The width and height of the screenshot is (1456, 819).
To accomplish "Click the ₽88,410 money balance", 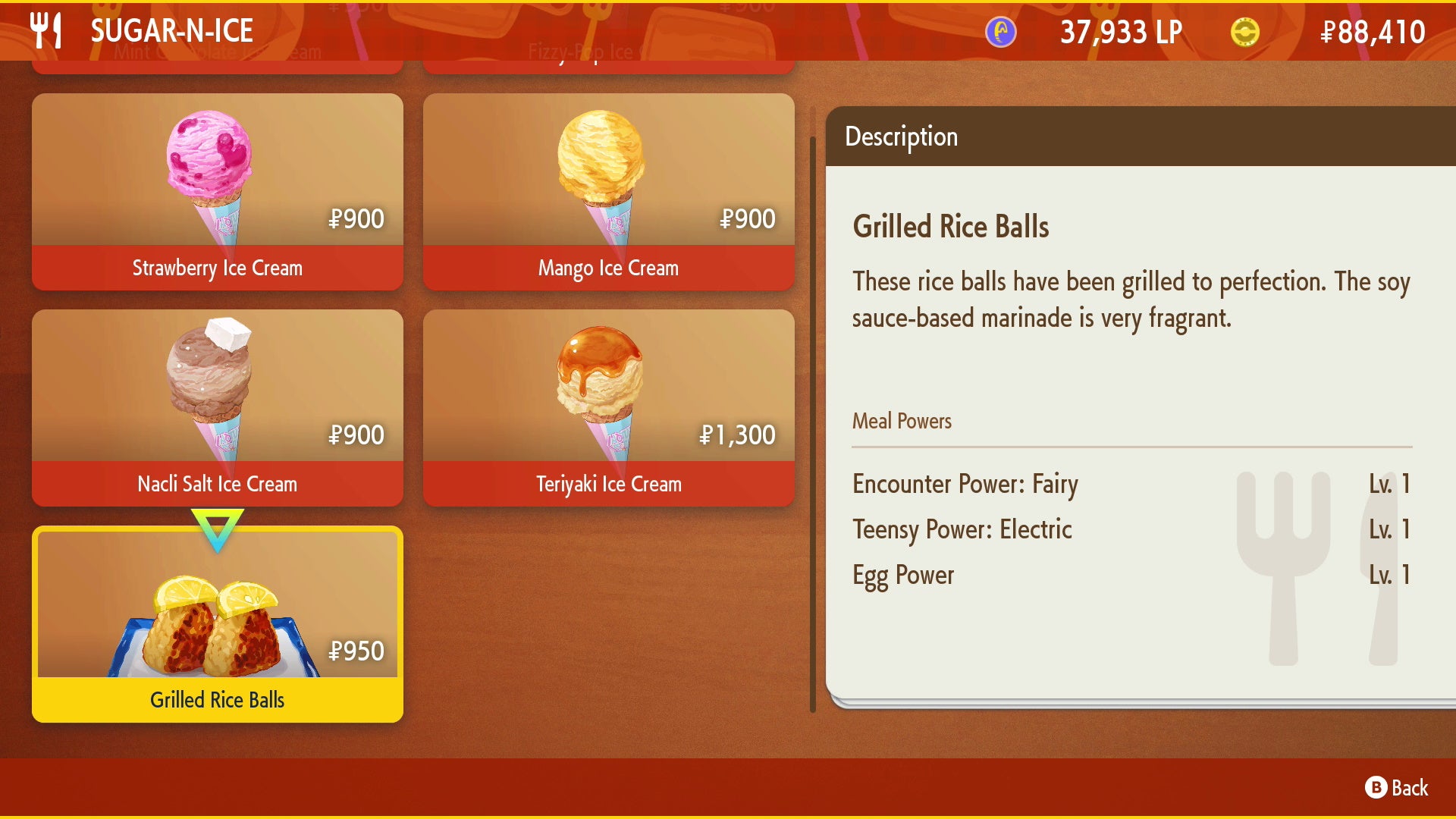I will click(1380, 32).
